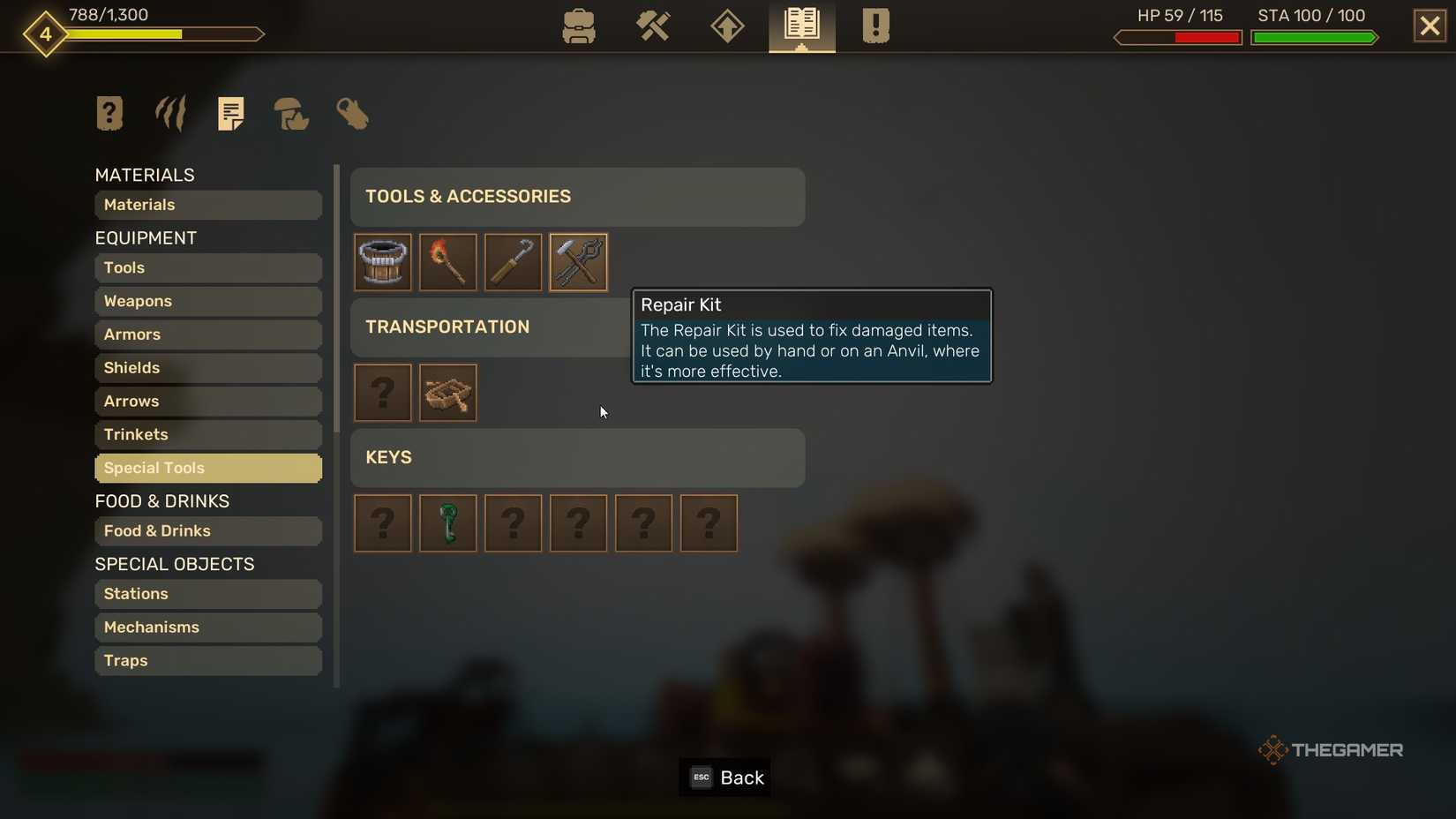Select the bucket entry in Tools & Accessories
Image resolution: width=1456 pixels, height=819 pixels.
[x=382, y=262]
